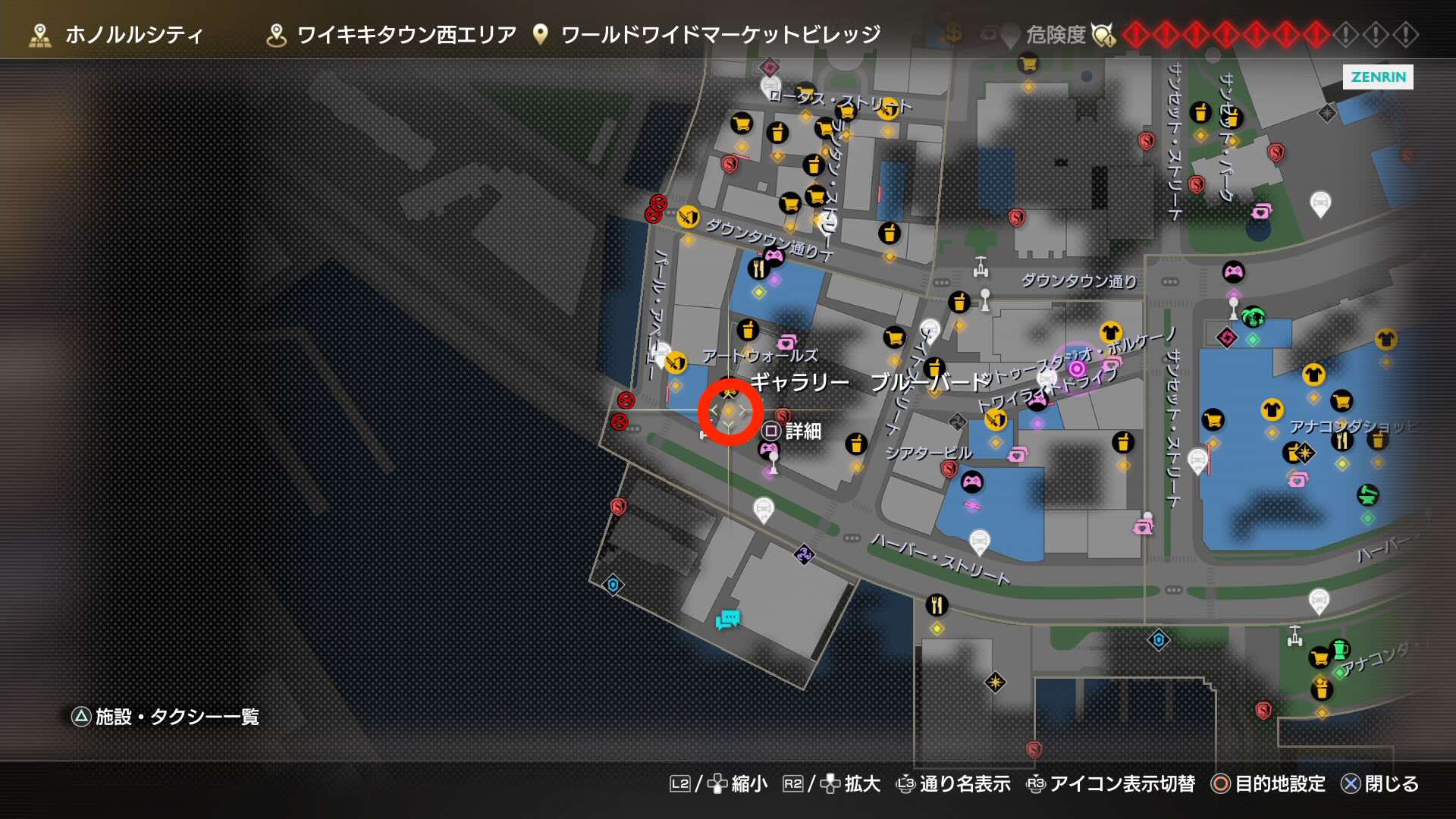Select the Segway rental icon on Downtown Street
The width and height of the screenshot is (1456, 819).
click(983, 265)
